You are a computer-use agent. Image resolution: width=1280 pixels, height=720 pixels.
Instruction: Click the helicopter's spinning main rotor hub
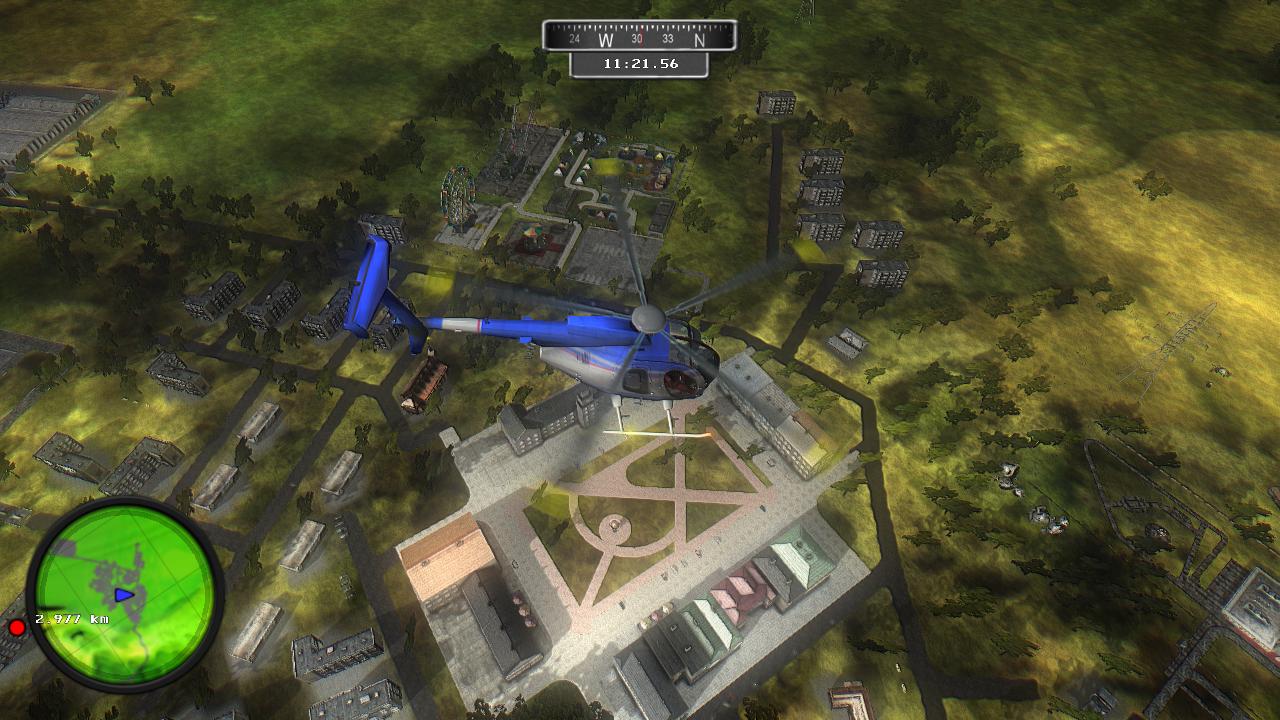point(648,320)
